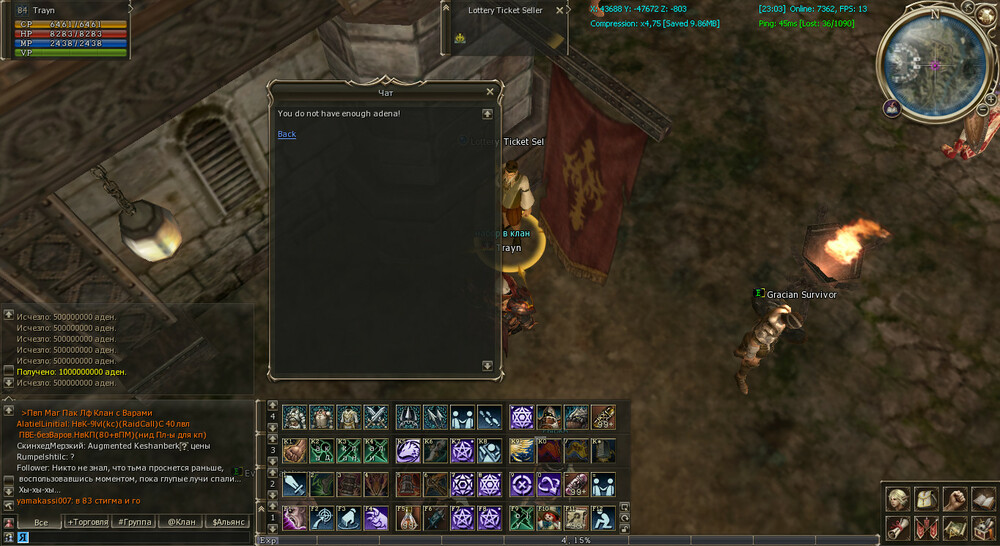The image size is (1000, 546).
Task: Open the quest scroll icon
Action: [897, 527]
